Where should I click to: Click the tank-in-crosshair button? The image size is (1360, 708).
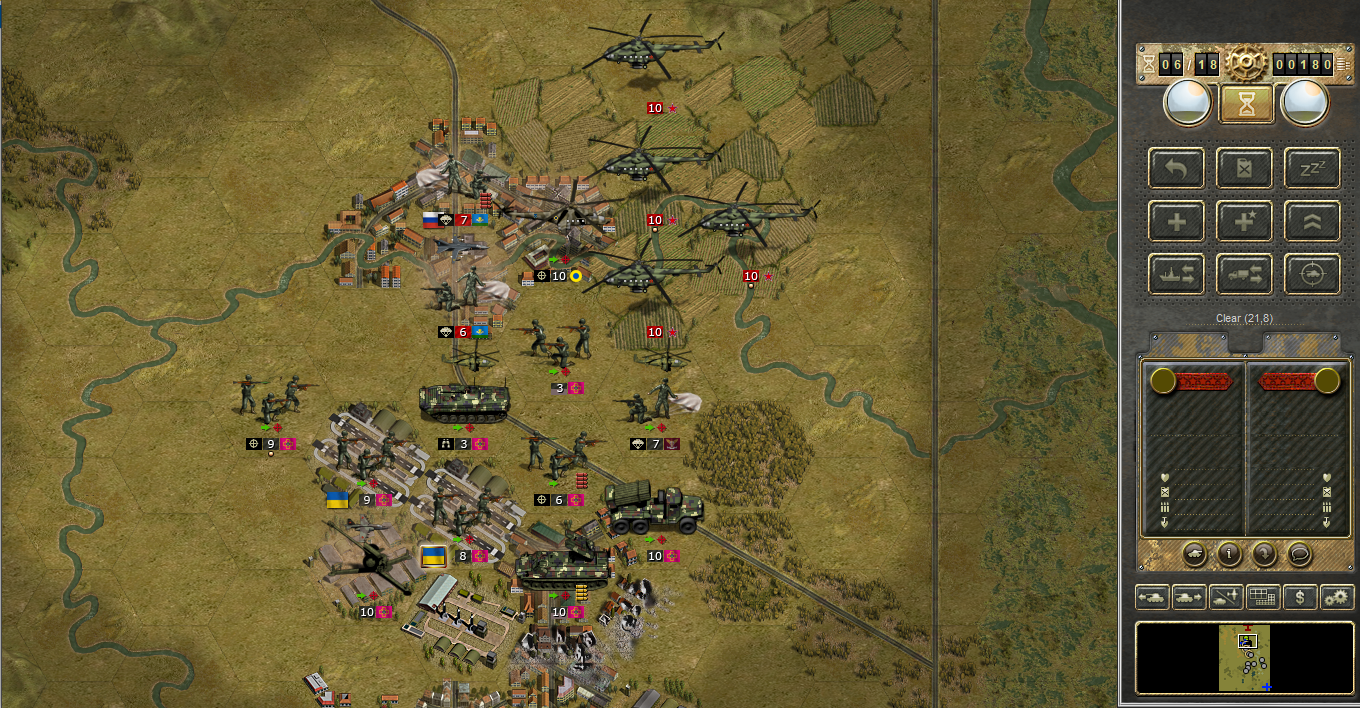[x=1312, y=273]
